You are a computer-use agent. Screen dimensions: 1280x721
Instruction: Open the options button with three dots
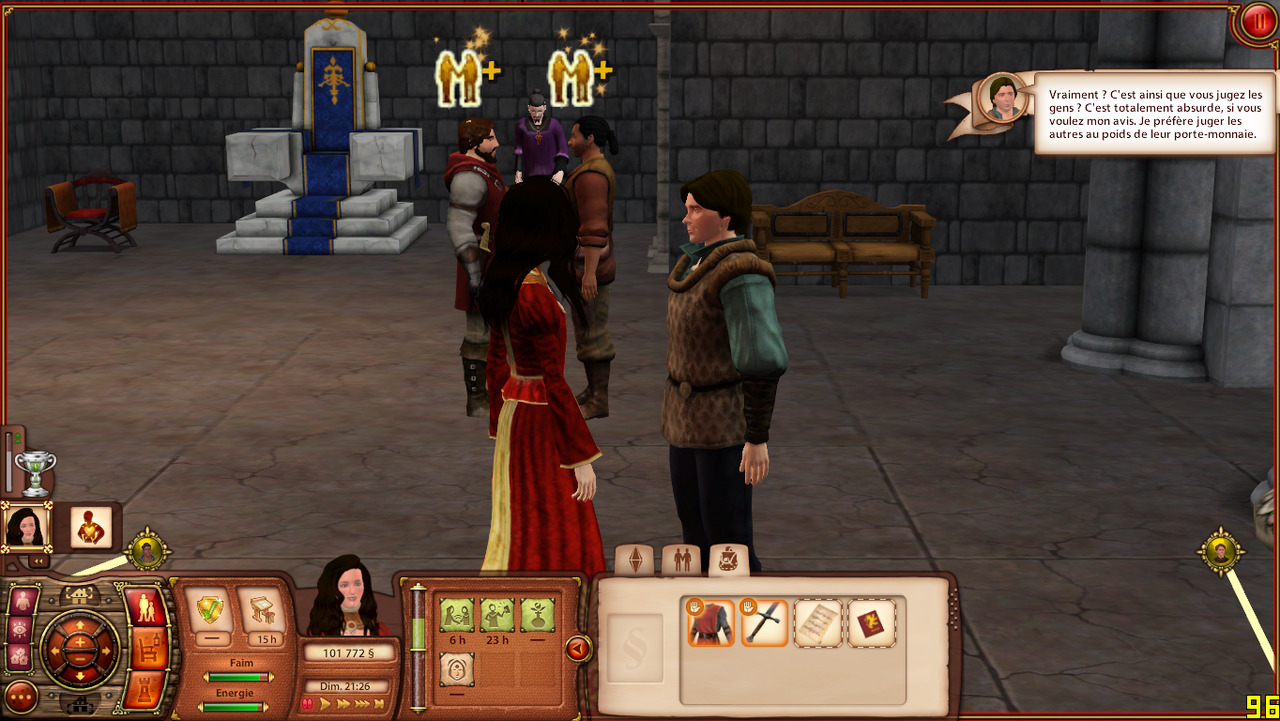pyautogui.click(x=21, y=696)
